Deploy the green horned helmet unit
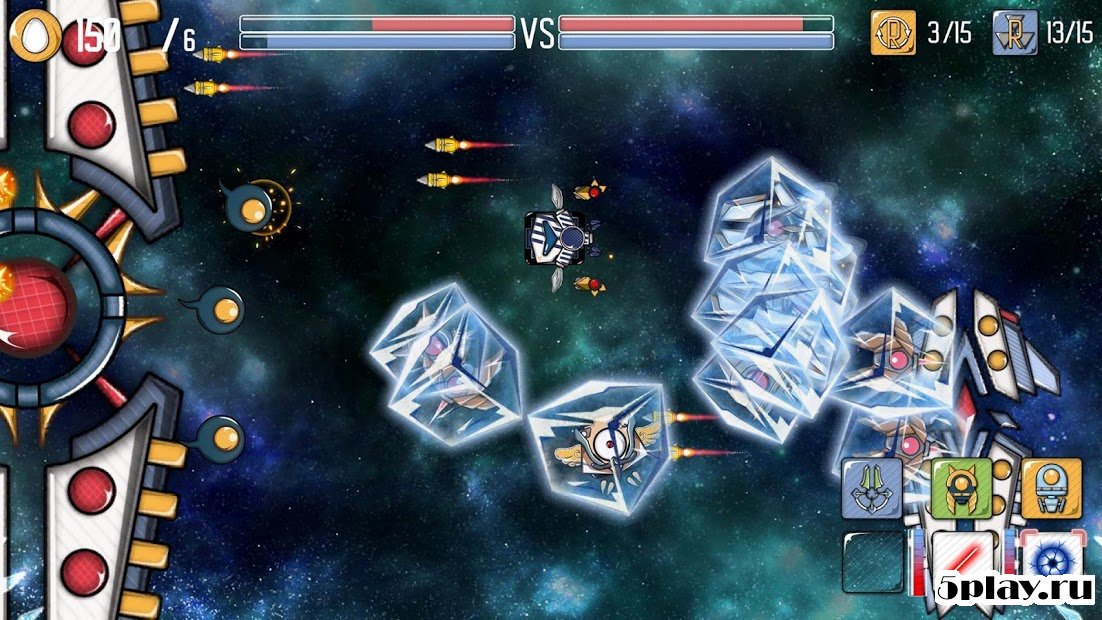Image resolution: width=1102 pixels, height=620 pixels. click(x=961, y=489)
